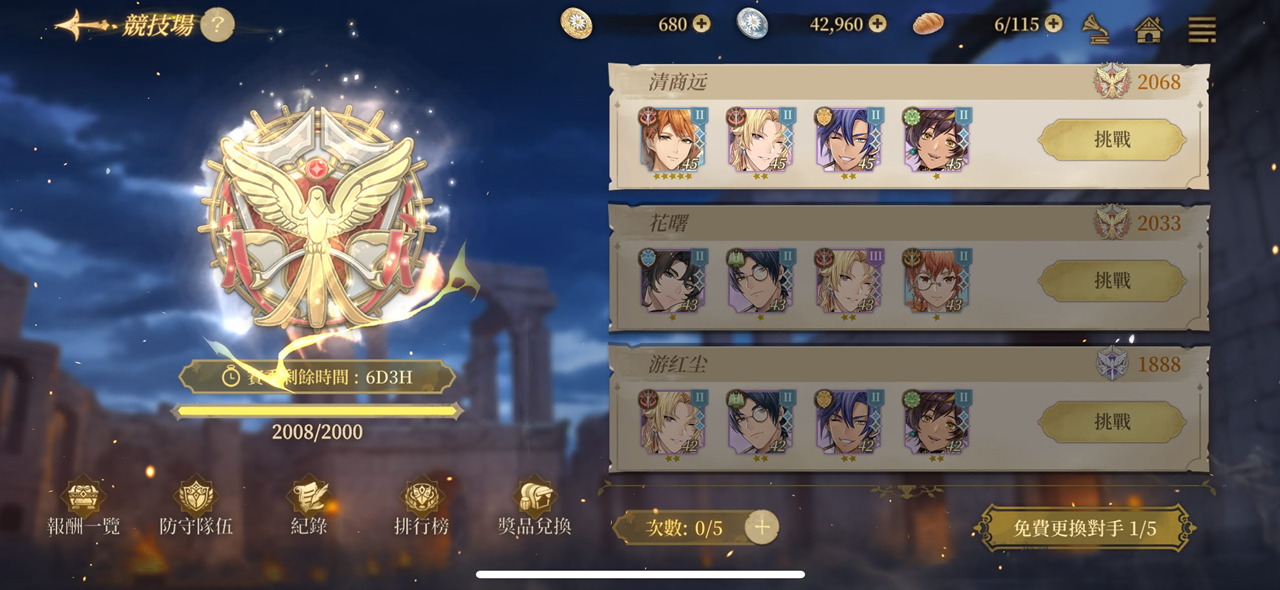Open the arena help question mark

click(217, 25)
